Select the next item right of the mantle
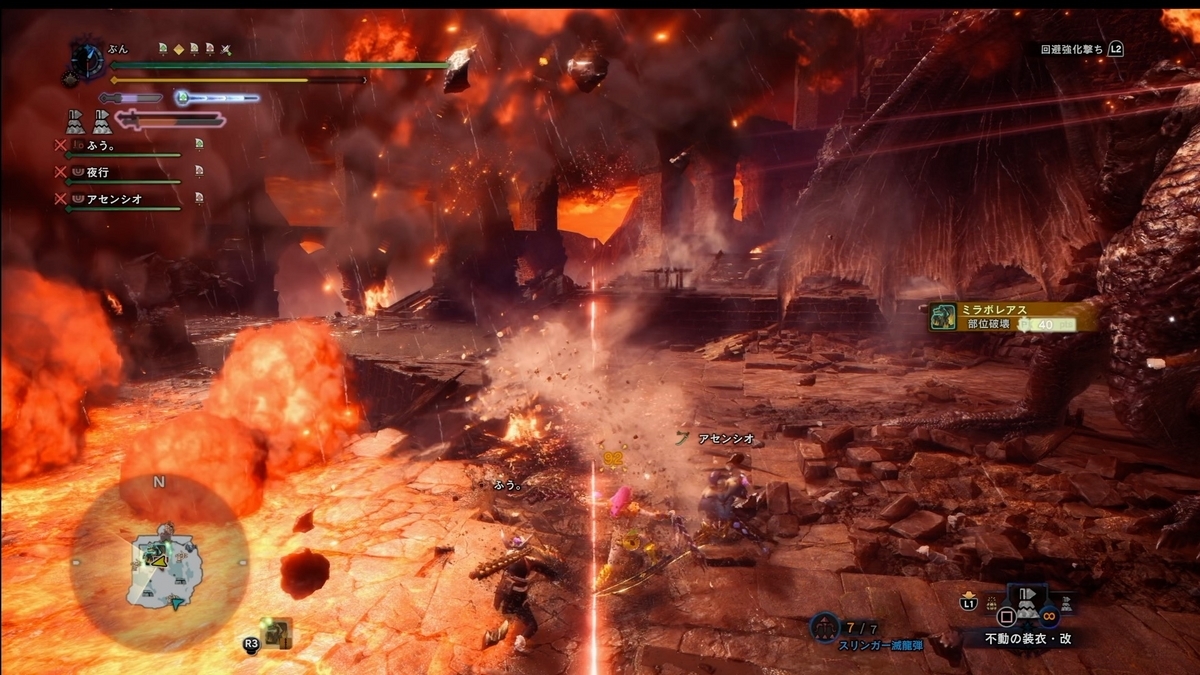This screenshot has width=1200, height=675. pos(1065,605)
